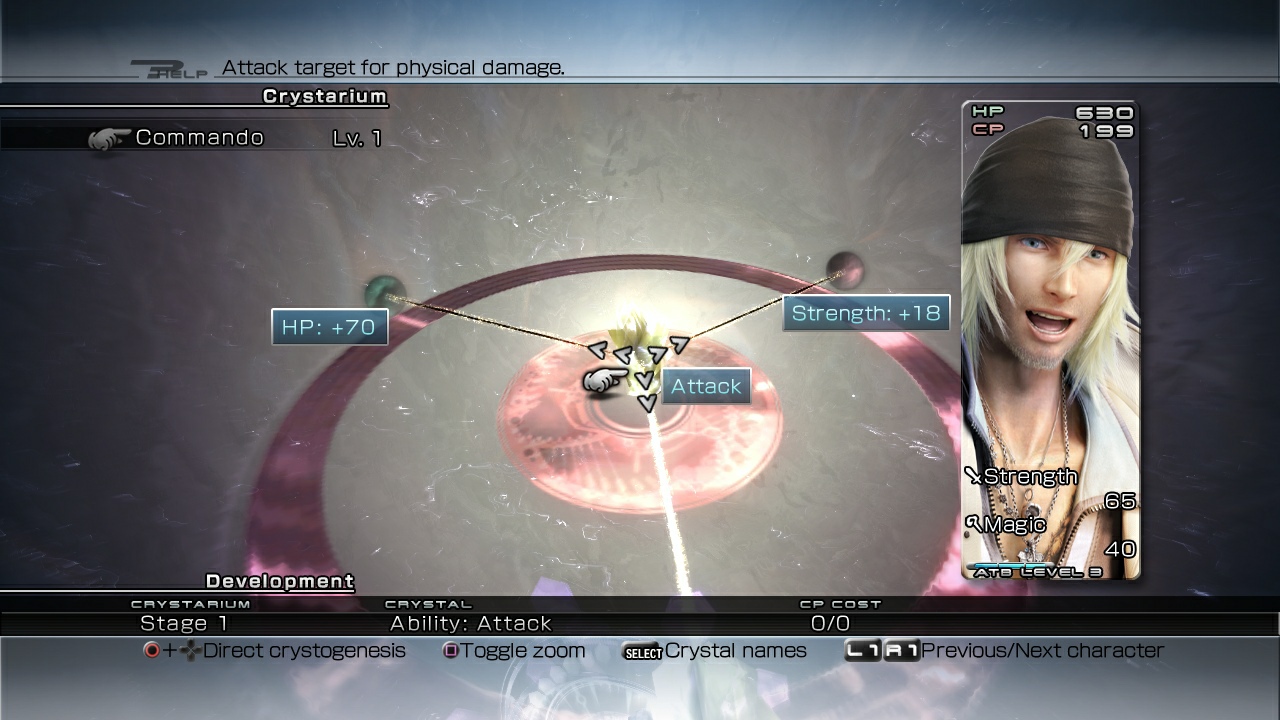This screenshot has height=720, width=1280.
Task: Click the HP: +70 crystal node
Action: (330, 327)
